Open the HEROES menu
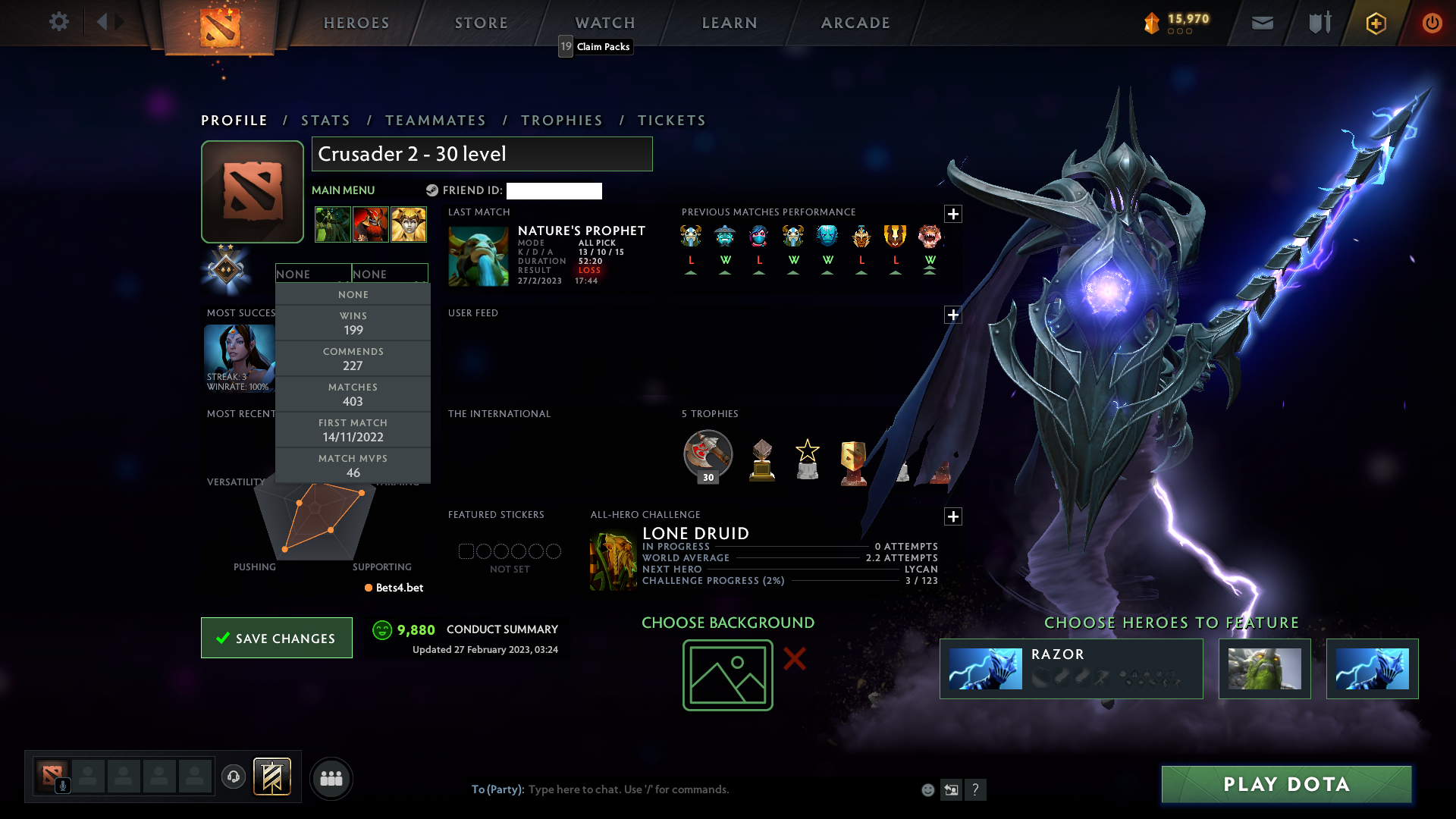The width and height of the screenshot is (1456, 819). tap(356, 23)
